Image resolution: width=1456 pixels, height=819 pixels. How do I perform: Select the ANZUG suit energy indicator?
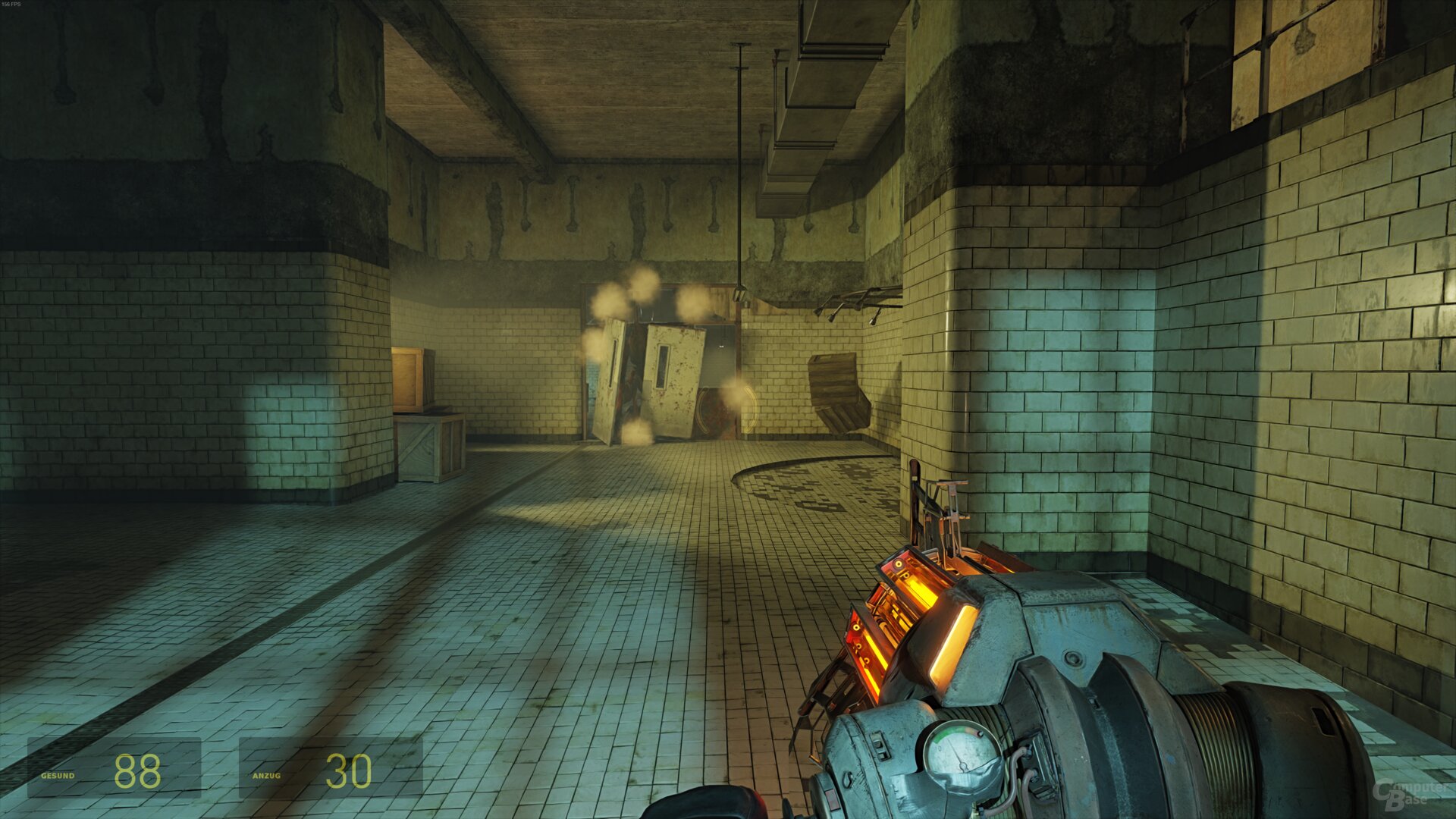(x=267, y=777)
